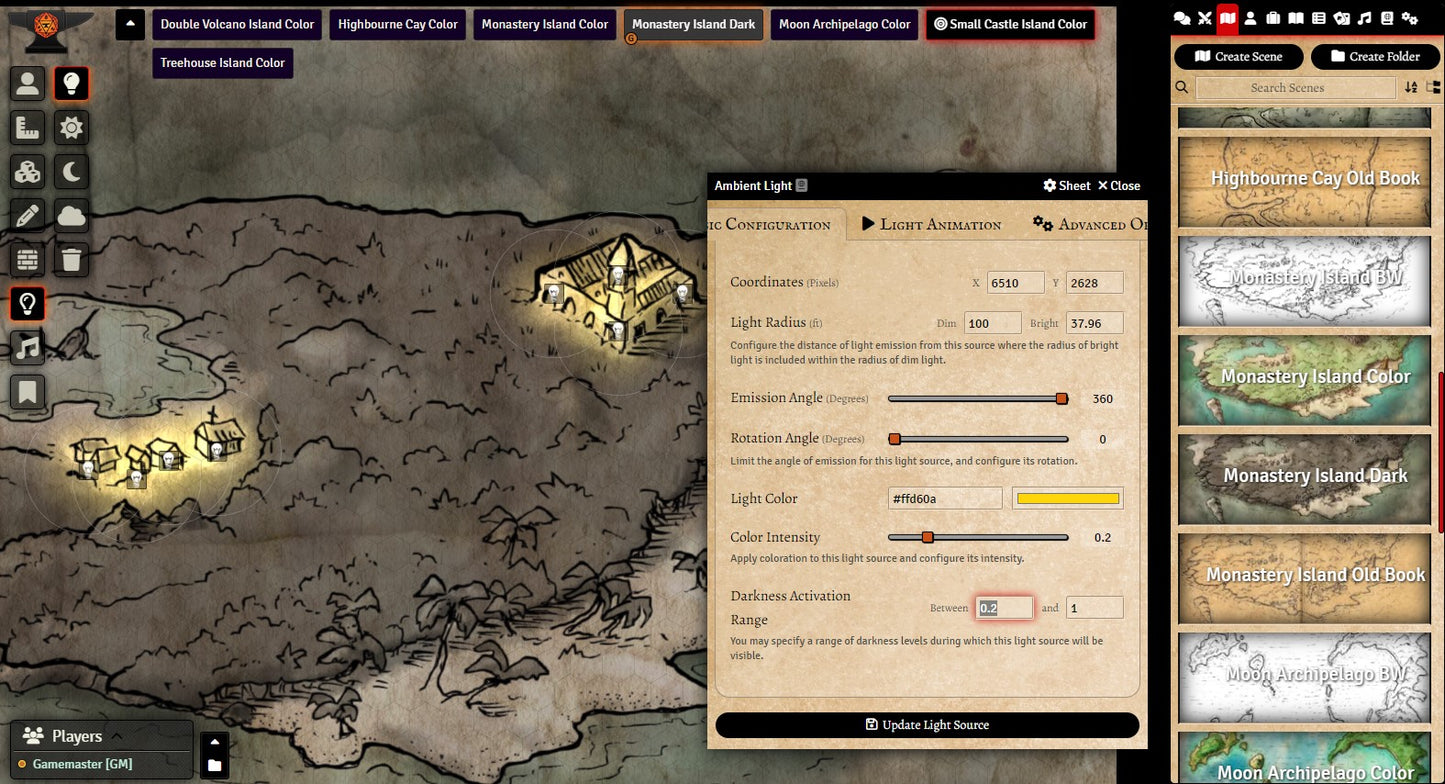Image resolution: width=1445 pixels, height=784 pixels.
Task: Click Update Light Source button
Action: click(927, 725)
